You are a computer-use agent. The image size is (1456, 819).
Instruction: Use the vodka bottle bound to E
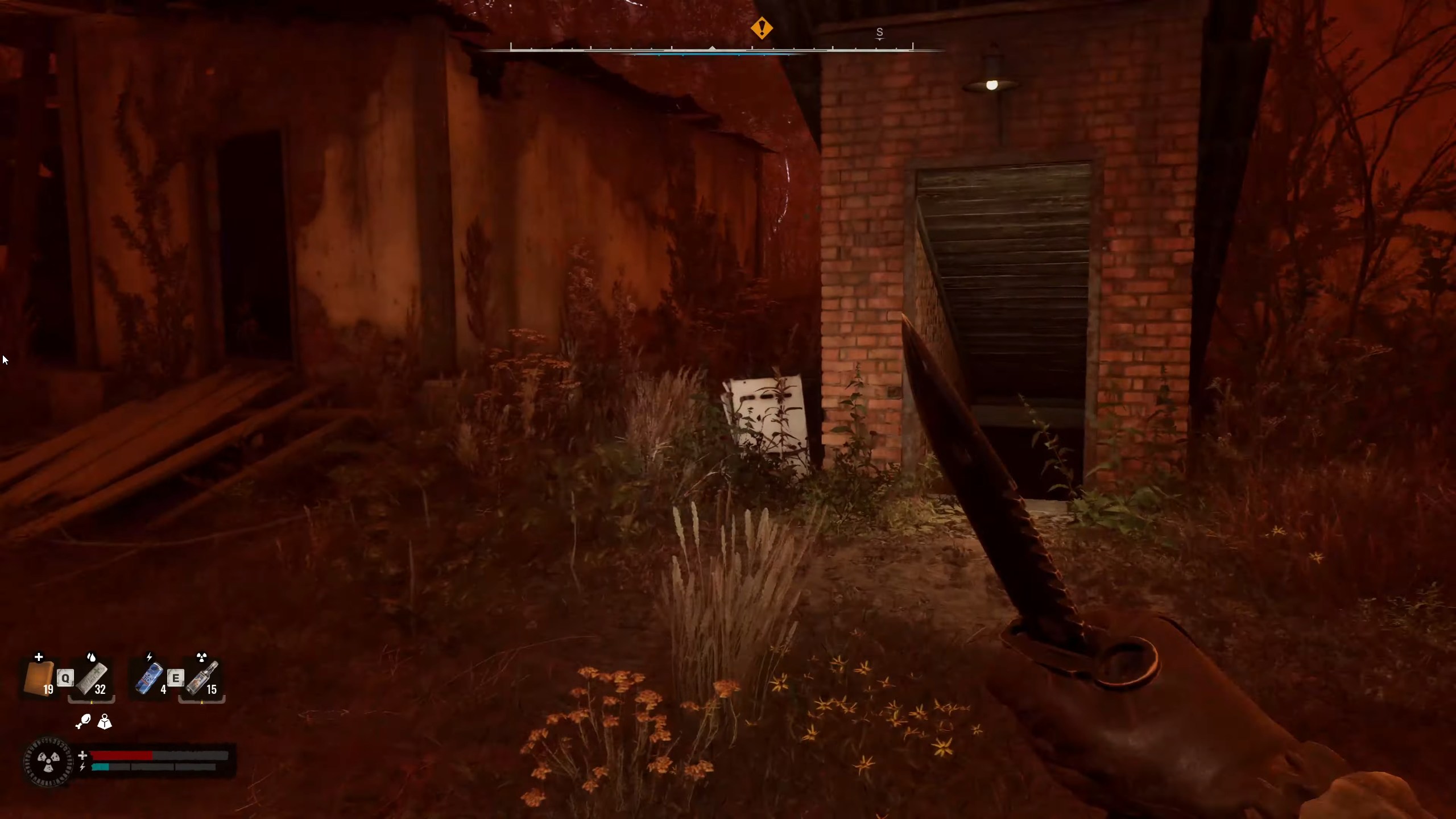pos(176,678)
